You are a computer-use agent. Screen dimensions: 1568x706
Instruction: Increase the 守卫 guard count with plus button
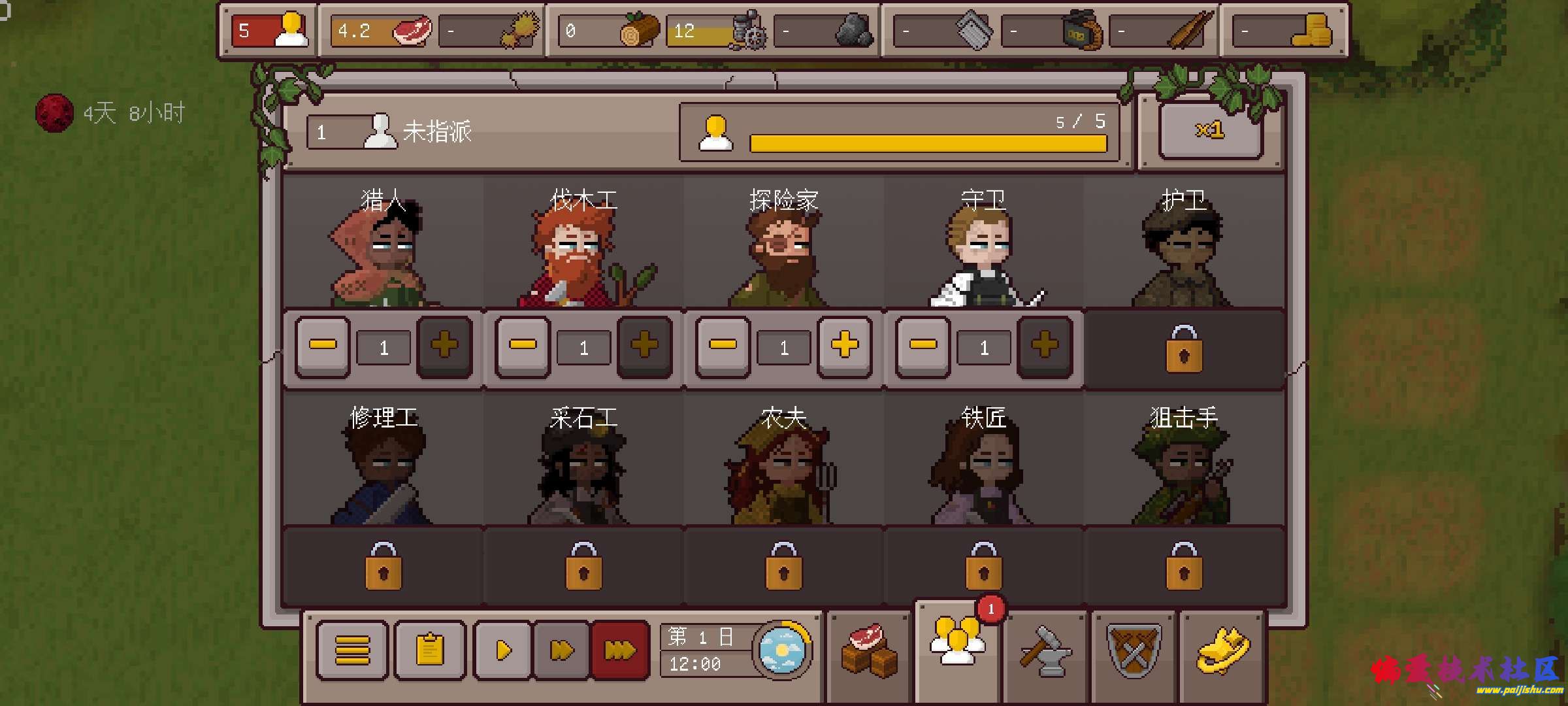click(1044, 348)
